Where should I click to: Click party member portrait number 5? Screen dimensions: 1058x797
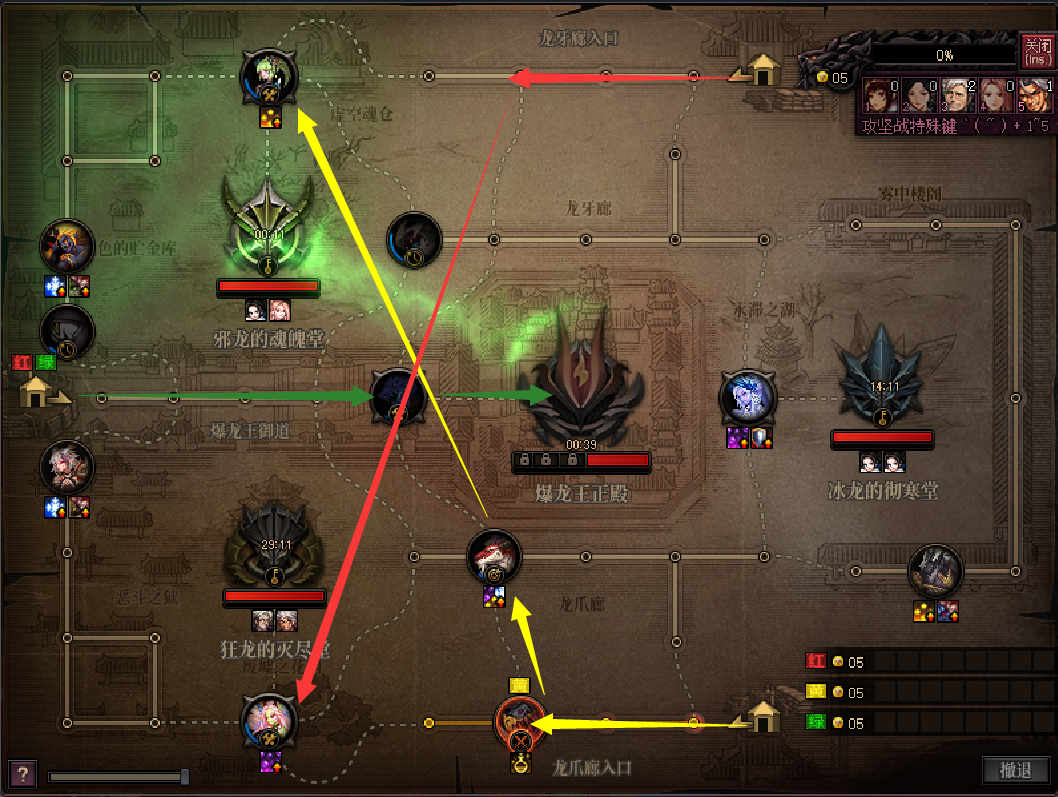(x=1034, y=96)
